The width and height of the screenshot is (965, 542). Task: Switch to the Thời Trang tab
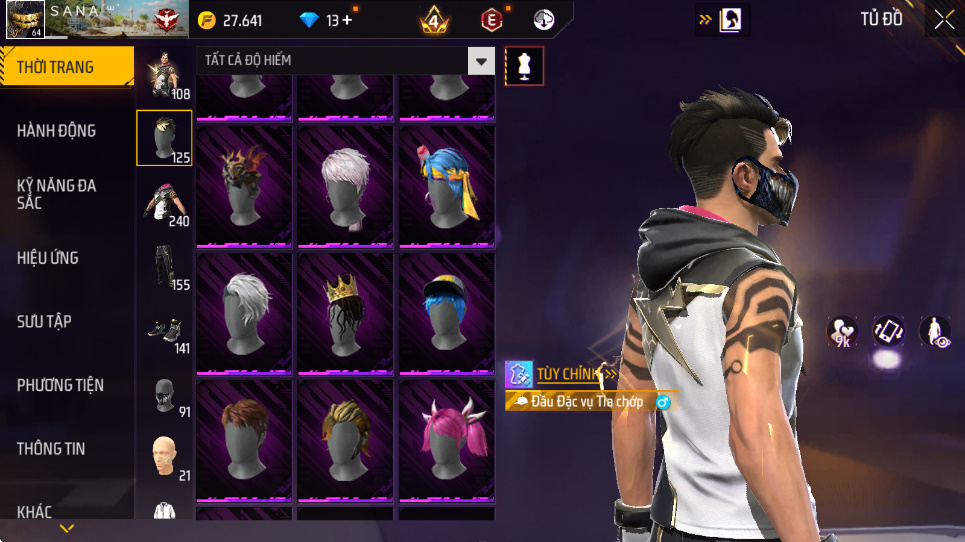pos(66,67)
